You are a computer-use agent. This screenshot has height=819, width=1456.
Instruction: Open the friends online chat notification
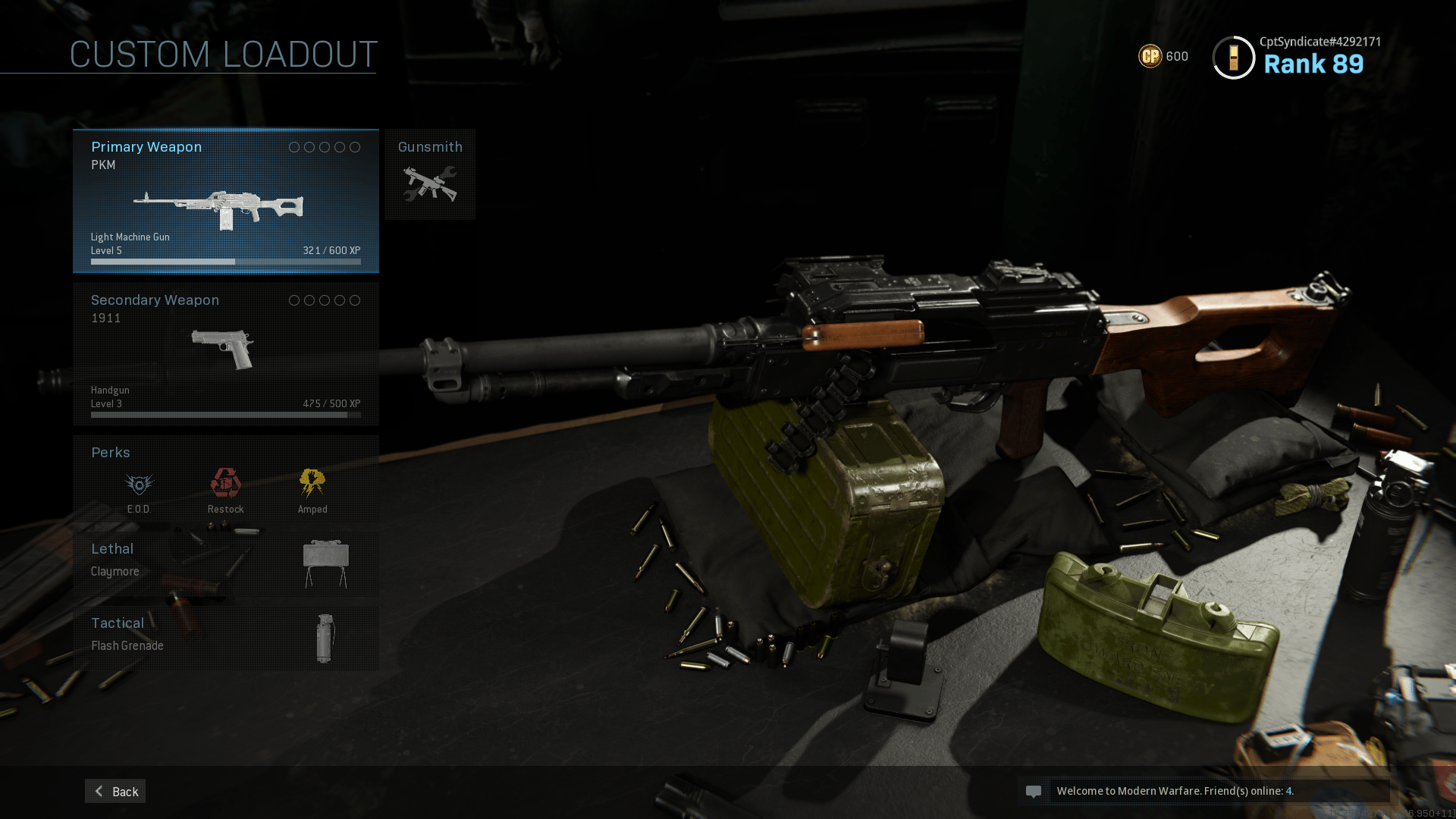point(1203,791)
